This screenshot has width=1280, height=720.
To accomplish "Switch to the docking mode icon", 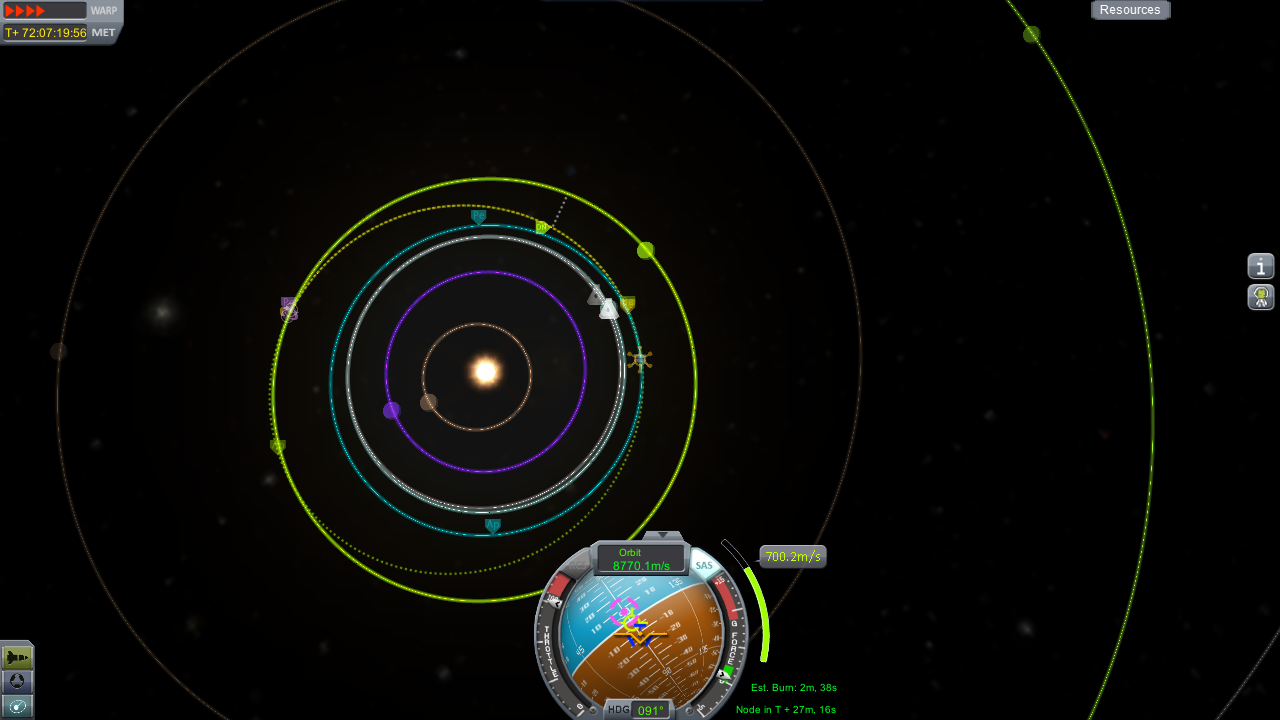I will click(17, 682).
